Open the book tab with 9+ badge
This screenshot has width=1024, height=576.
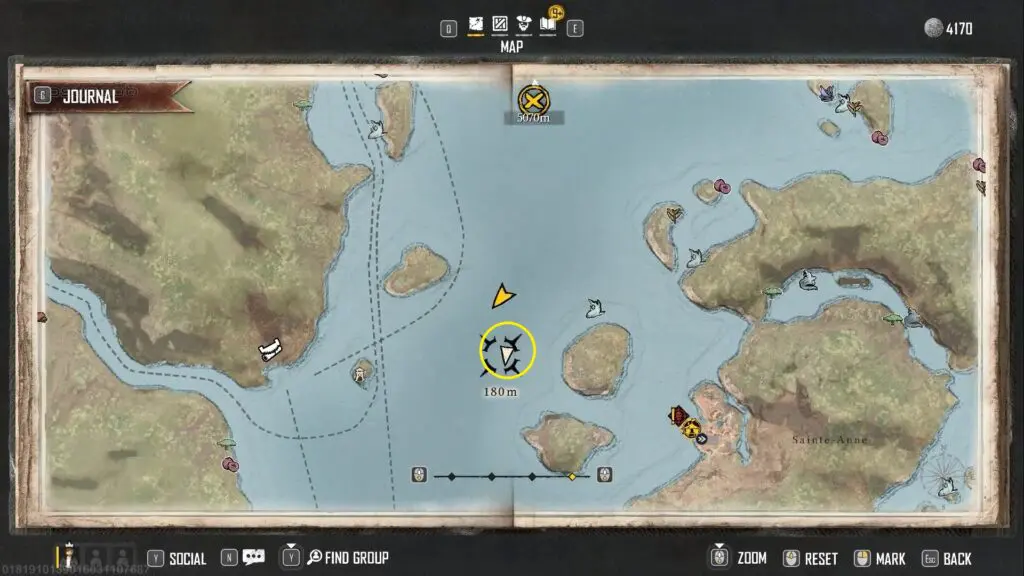(x=548, y=22)
